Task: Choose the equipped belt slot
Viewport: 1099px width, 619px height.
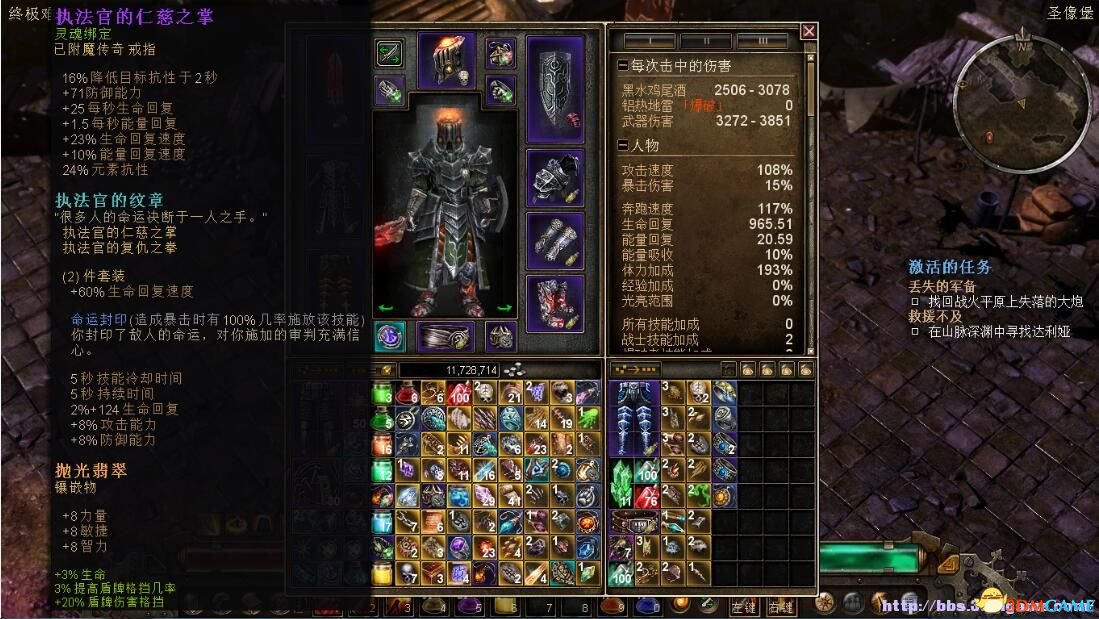Action: click(445, 337)
